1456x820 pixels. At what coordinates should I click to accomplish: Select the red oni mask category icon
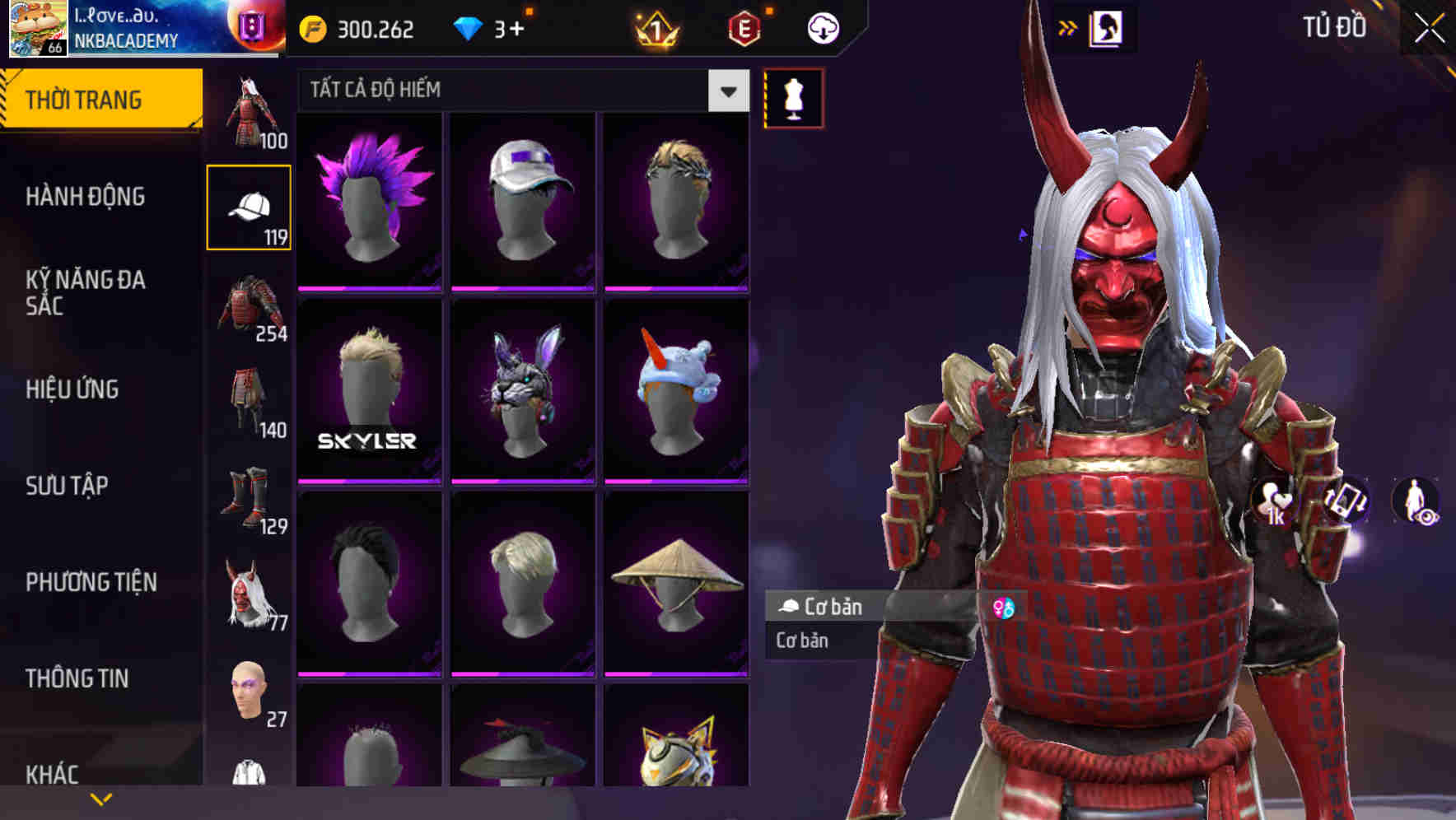click(x=250, y=594)
